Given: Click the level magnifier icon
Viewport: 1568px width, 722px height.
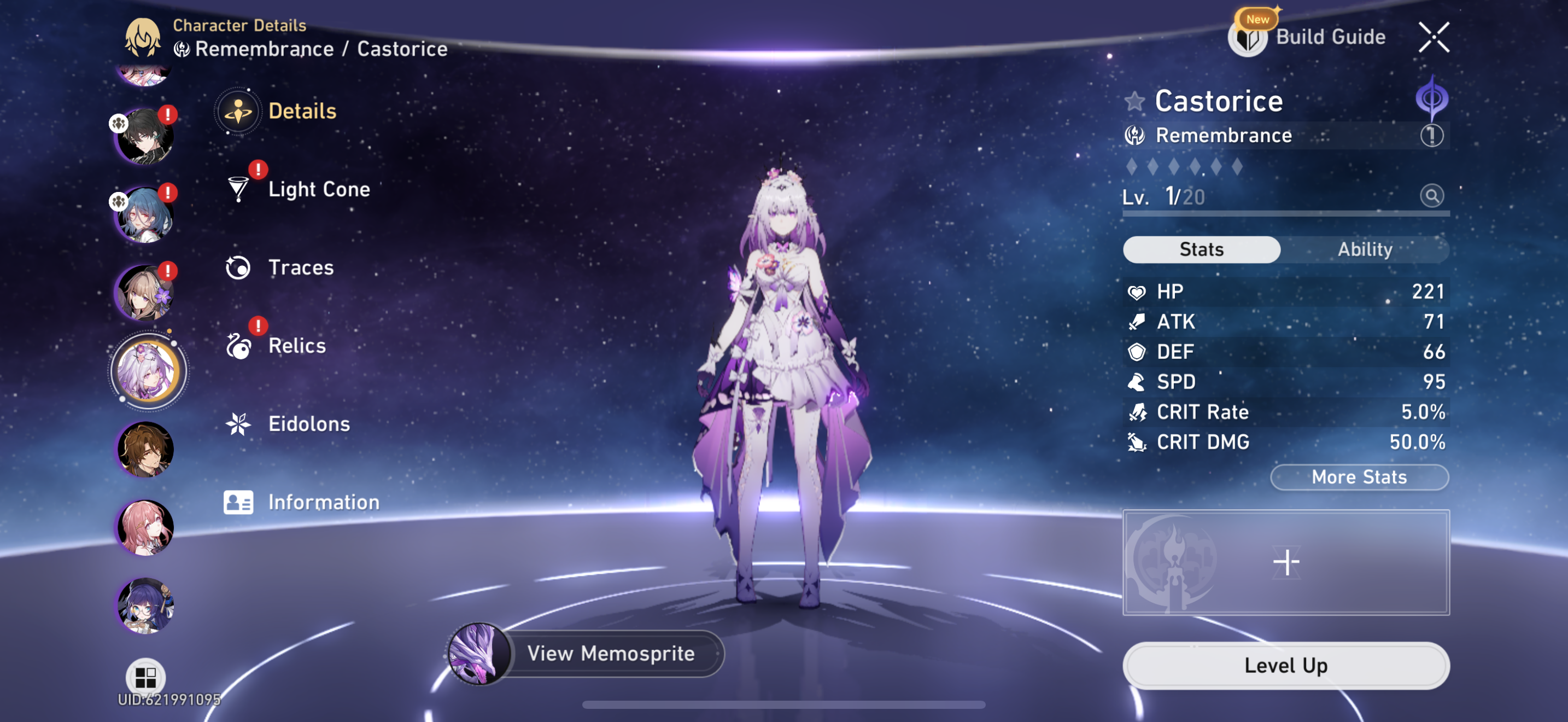Looking at the screenshot, I should tap(1431, 196).
